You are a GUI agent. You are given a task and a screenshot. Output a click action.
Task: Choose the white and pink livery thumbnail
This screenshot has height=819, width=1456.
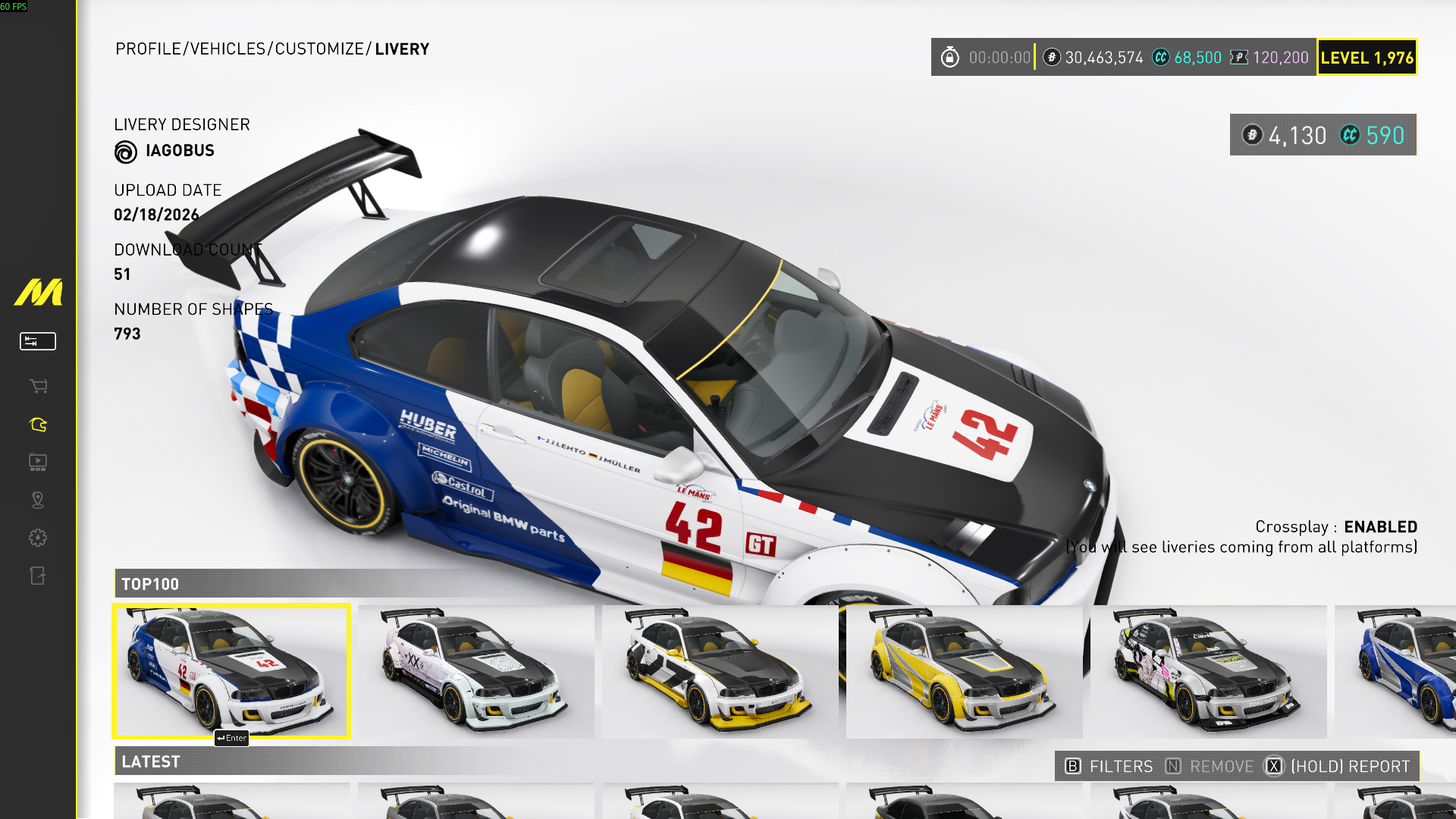click(x=475, y=671)
